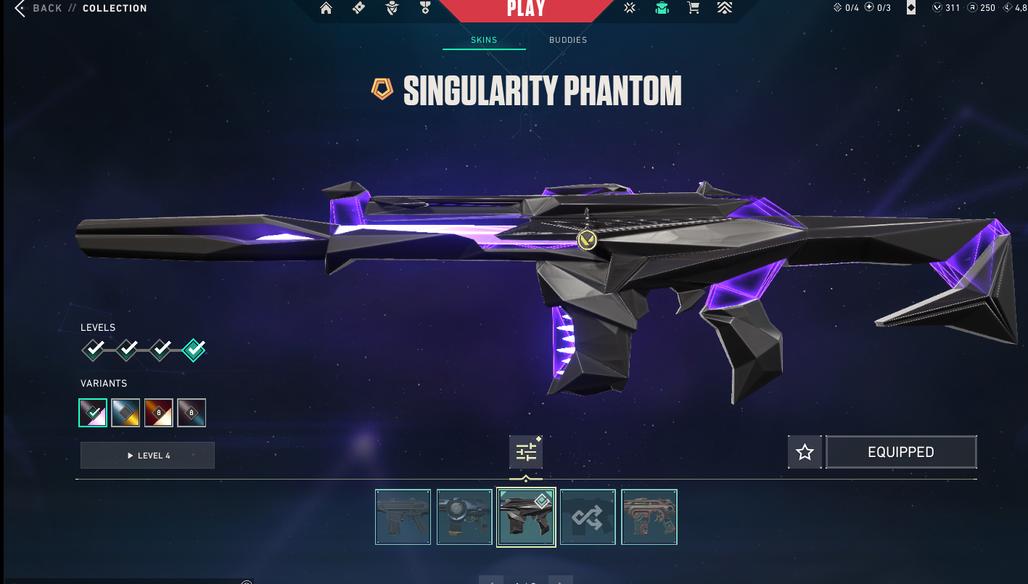Open the store via the shopping cart icon
1028x584 pixels.
point(693,8)
